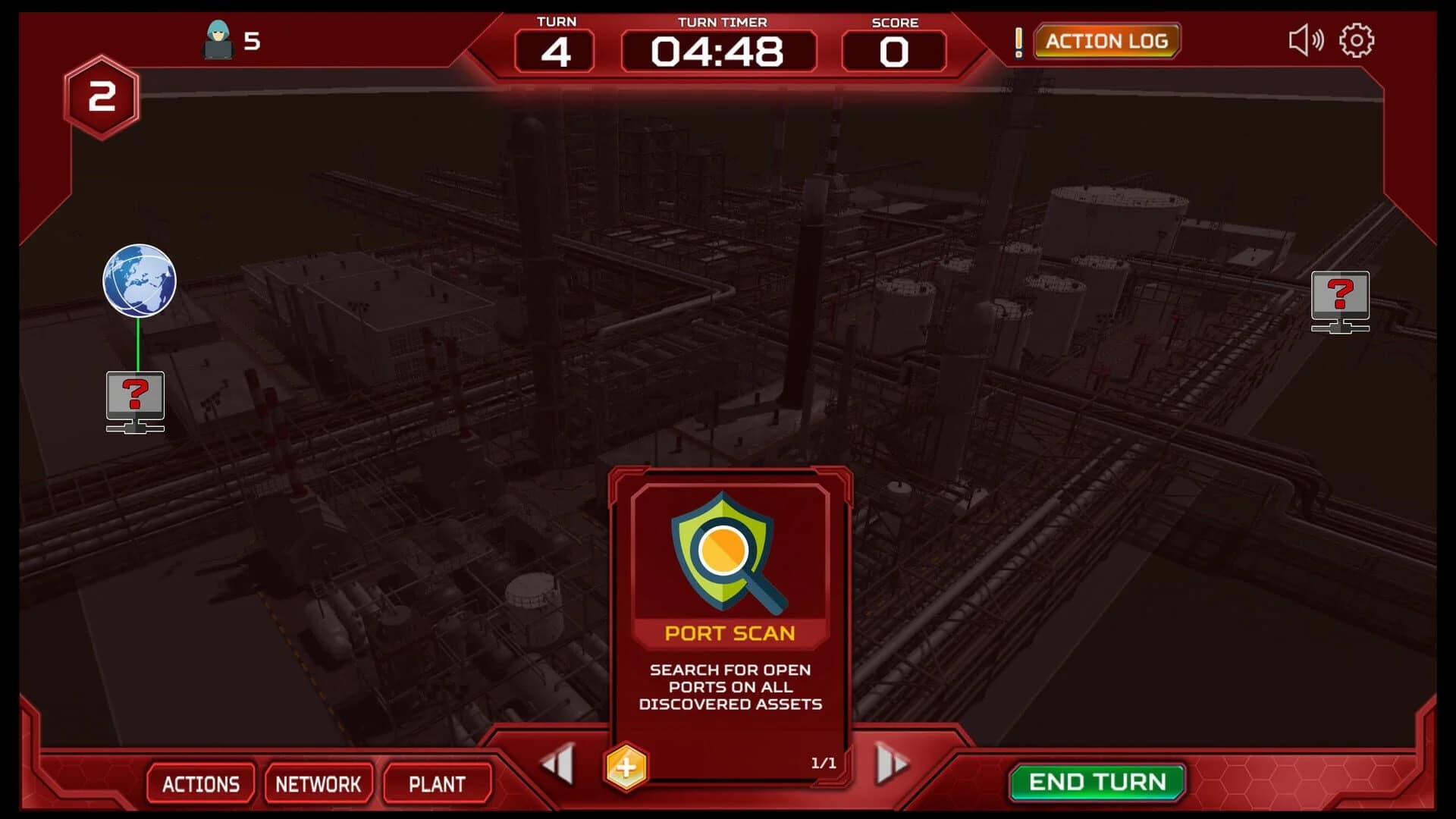1456x819 pixels.
Task: Toggle the Turn Timer display
Action: (x=719, y=51)
